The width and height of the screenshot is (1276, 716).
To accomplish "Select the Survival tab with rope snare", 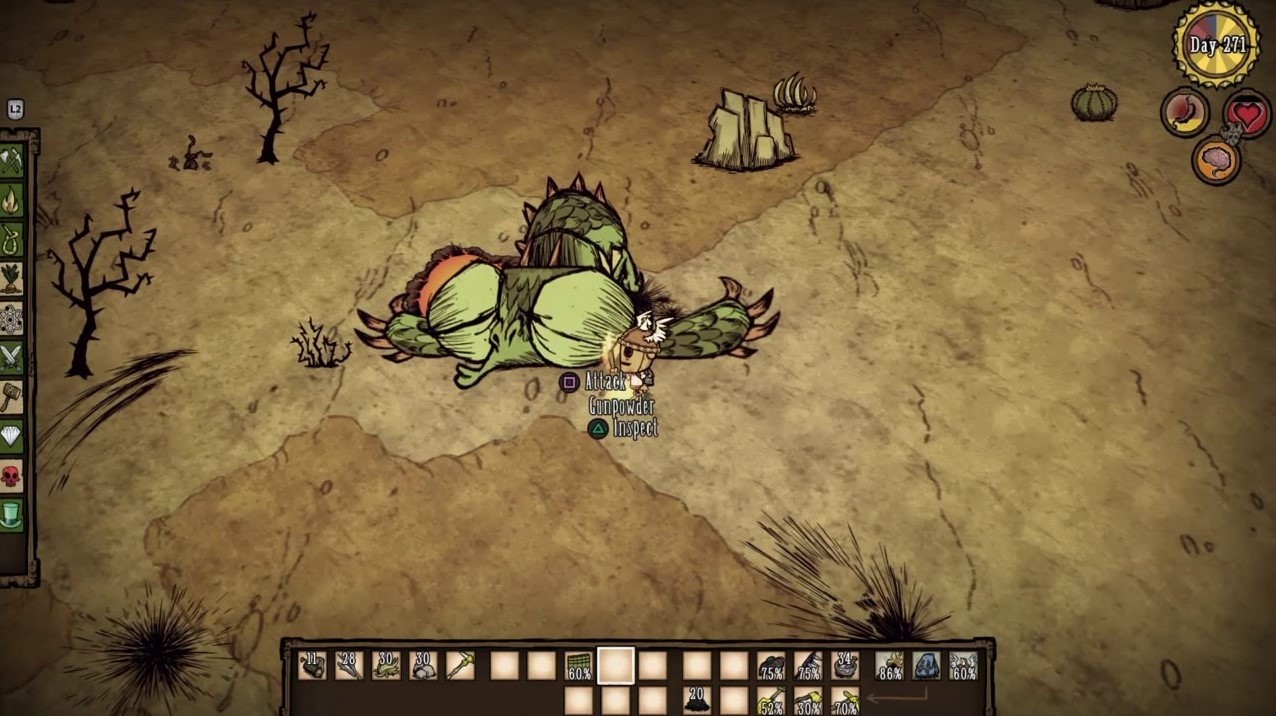I will [x=11, y=240].
